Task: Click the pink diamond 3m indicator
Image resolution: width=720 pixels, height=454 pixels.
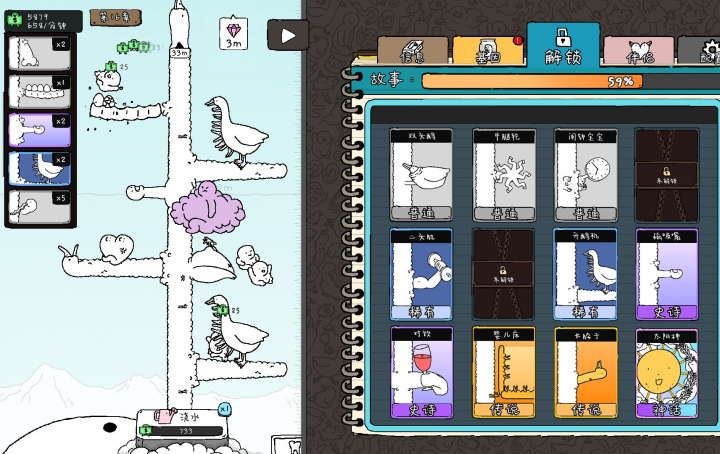Action: coord(232,32)
